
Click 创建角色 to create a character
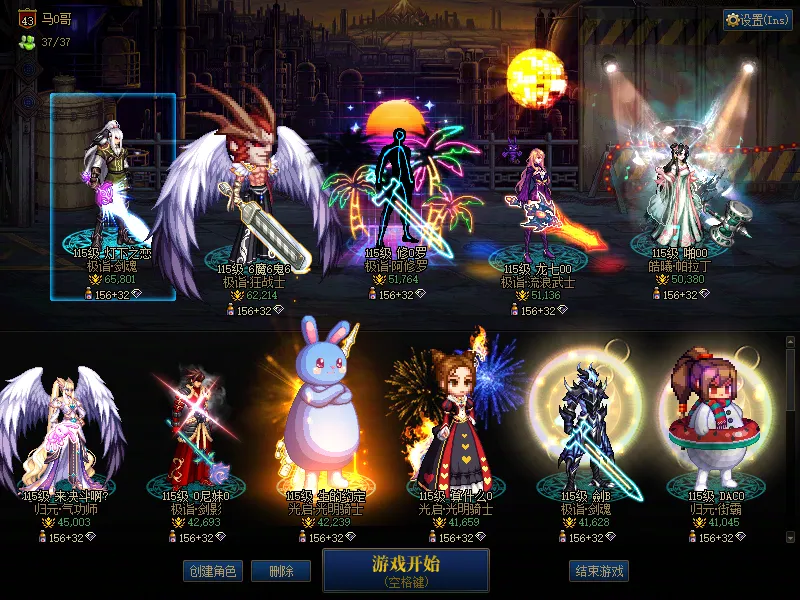tap(212, 571)
